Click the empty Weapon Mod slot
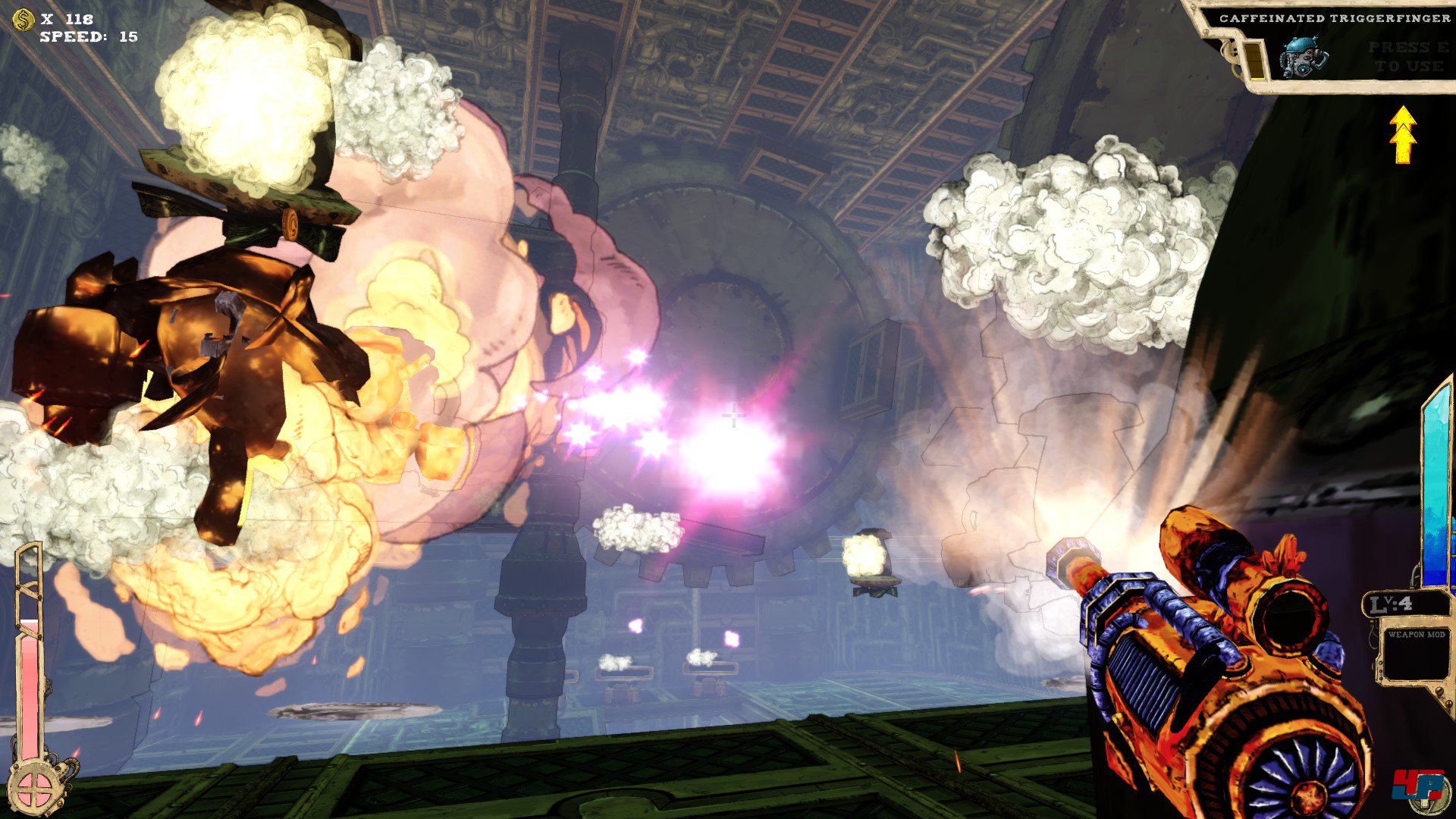The image size is (1456, 819). tap(1414, 657)
